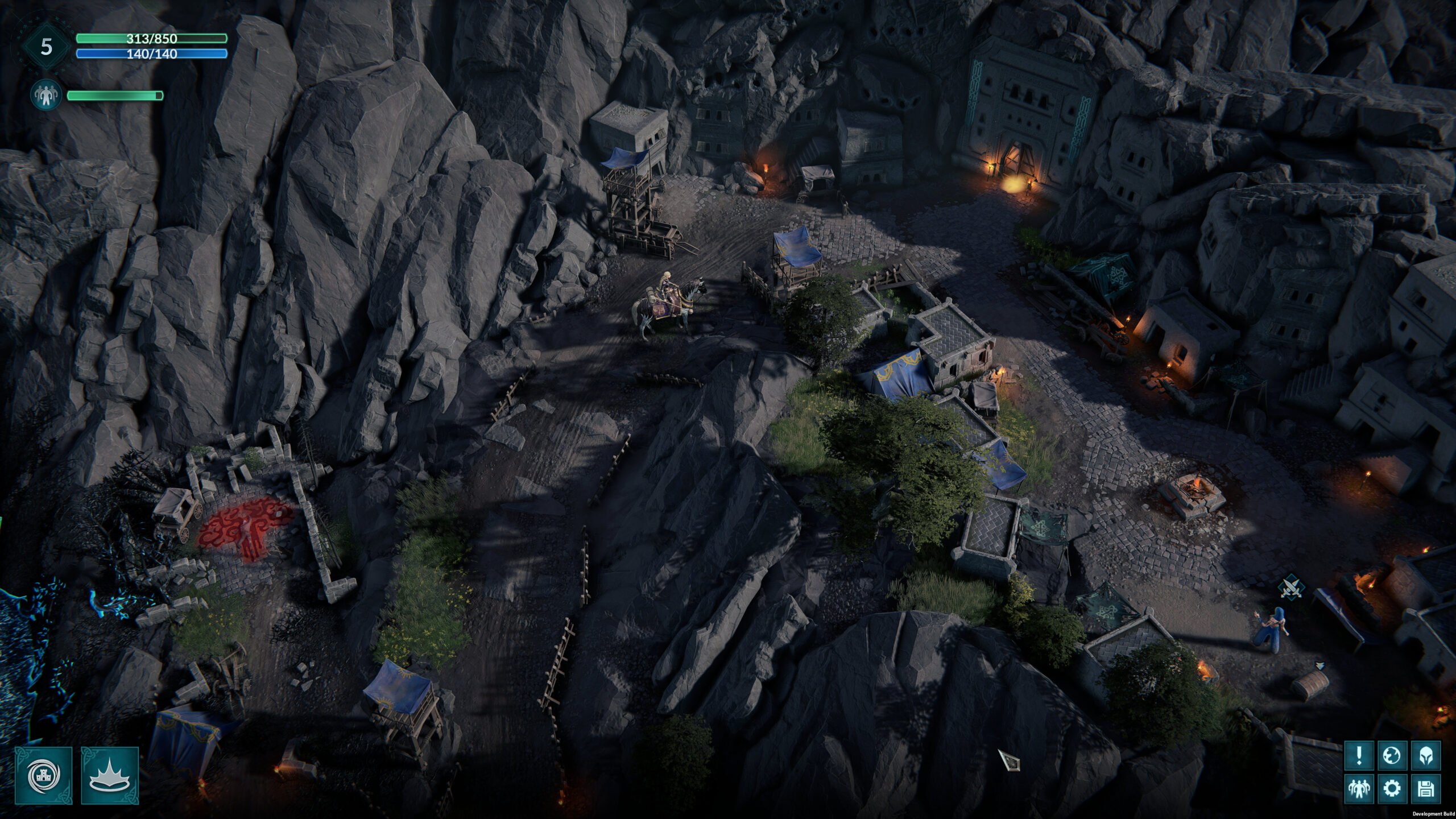Select the swirling castle icon bottom-left
Screen dimensions: 1456x819
(43, 776)
